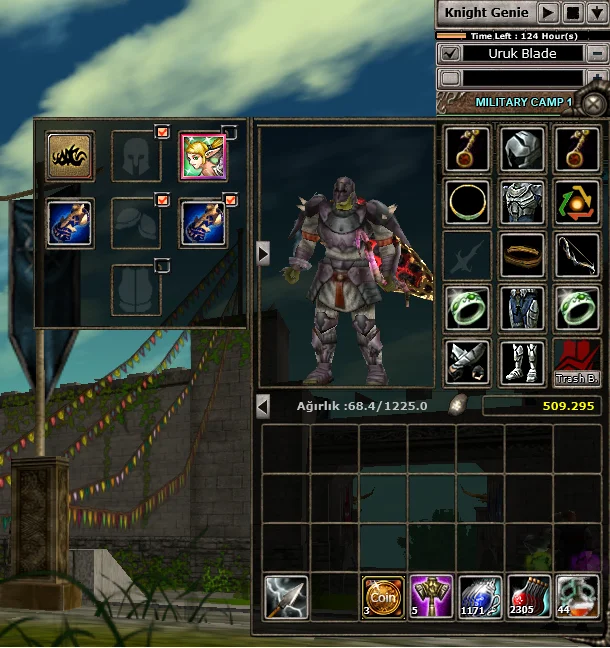This screenshot has height=648, width=610.
Task: Select the golden belt slot
Action: coord(522,256)
